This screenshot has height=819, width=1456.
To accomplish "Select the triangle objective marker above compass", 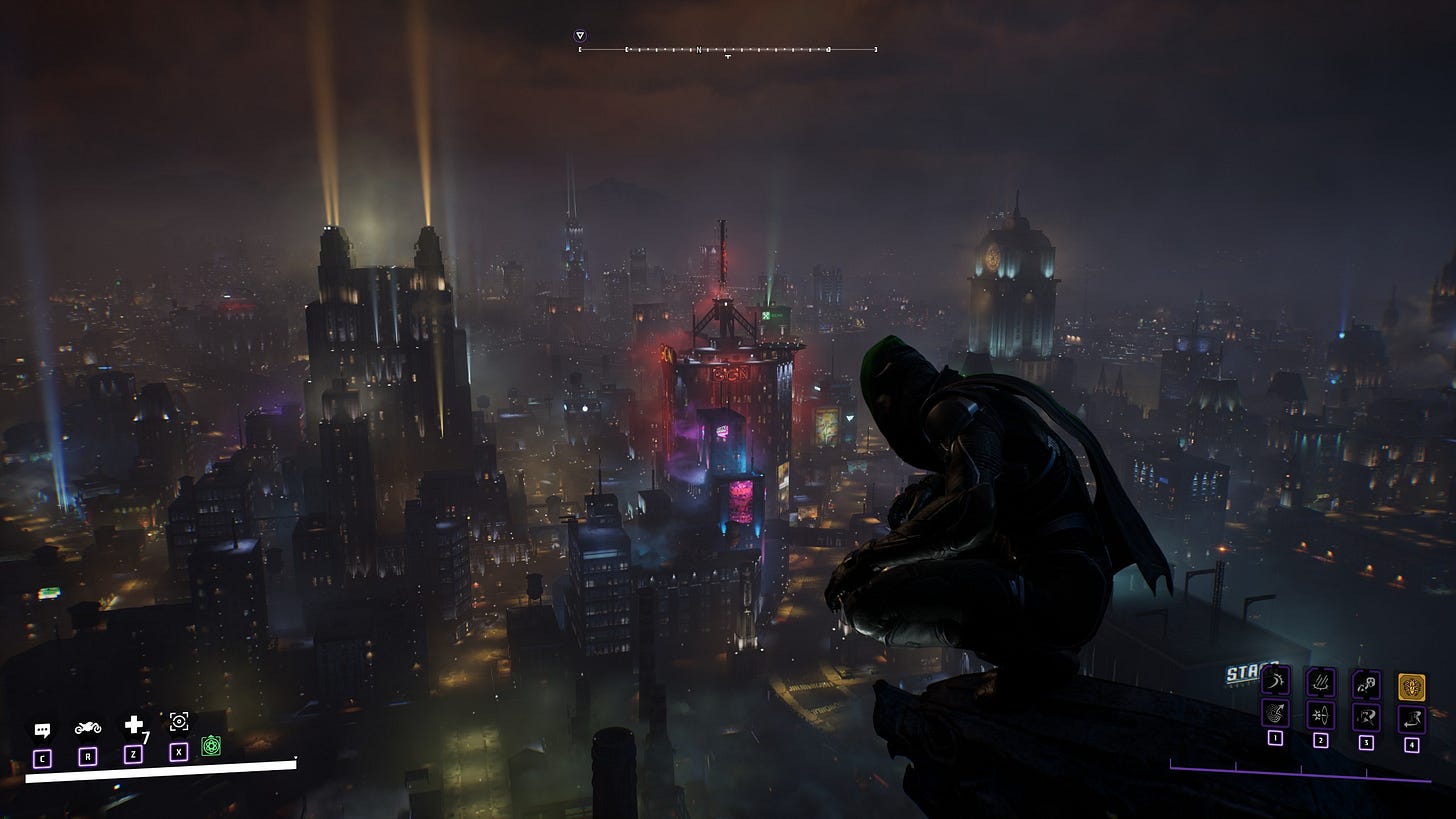I will (580, 36).
